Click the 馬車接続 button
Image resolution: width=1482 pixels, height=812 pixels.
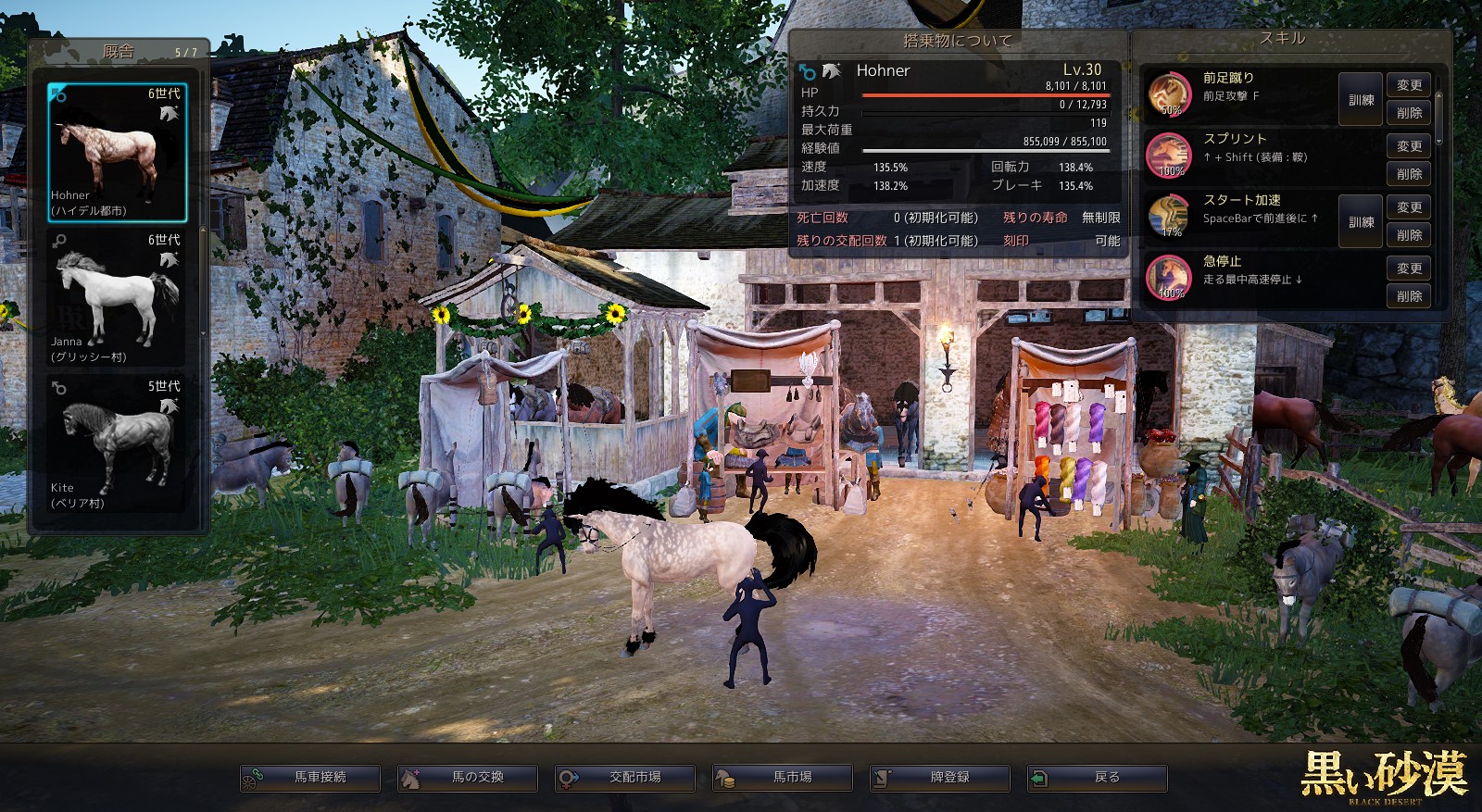point(310,778)
